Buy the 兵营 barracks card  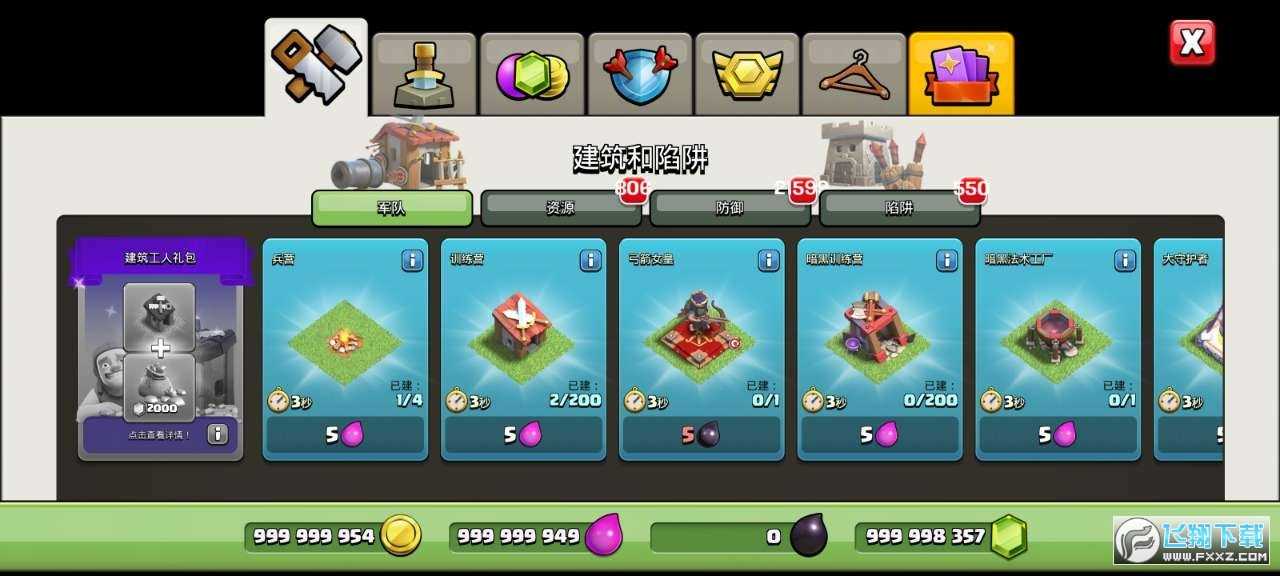click(x=345, y=434)
